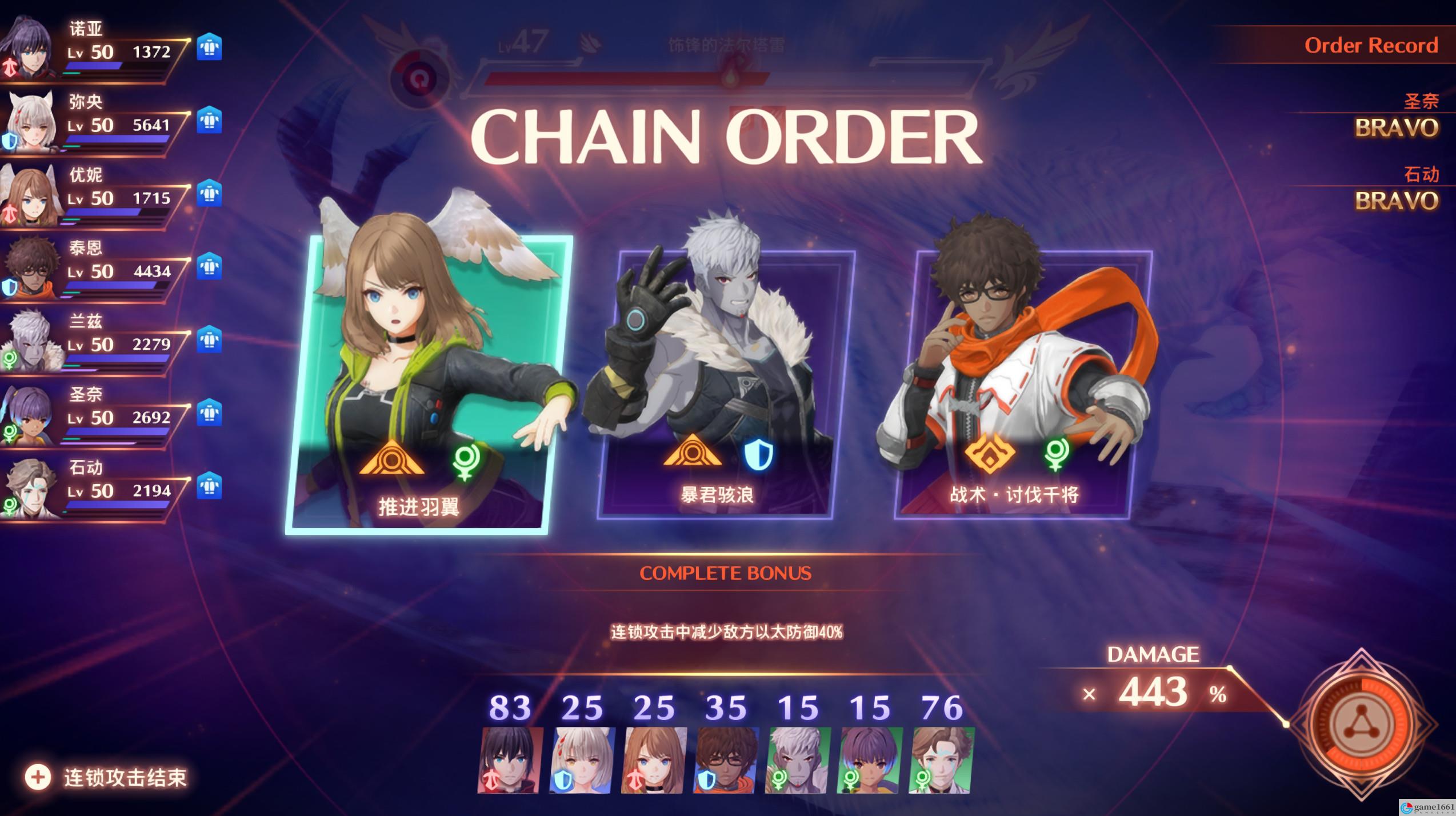Open the Order Record panel header
This screenshot has height=816, width=1456.
[1370, 46]
